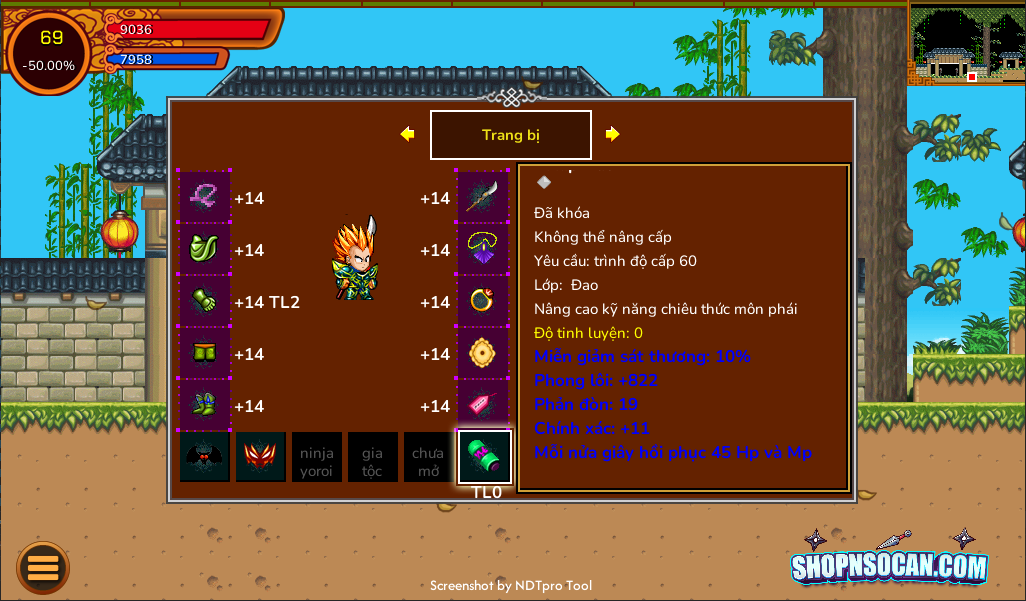
Task: Select the green scroll TL0 slot
Action: 485,458
